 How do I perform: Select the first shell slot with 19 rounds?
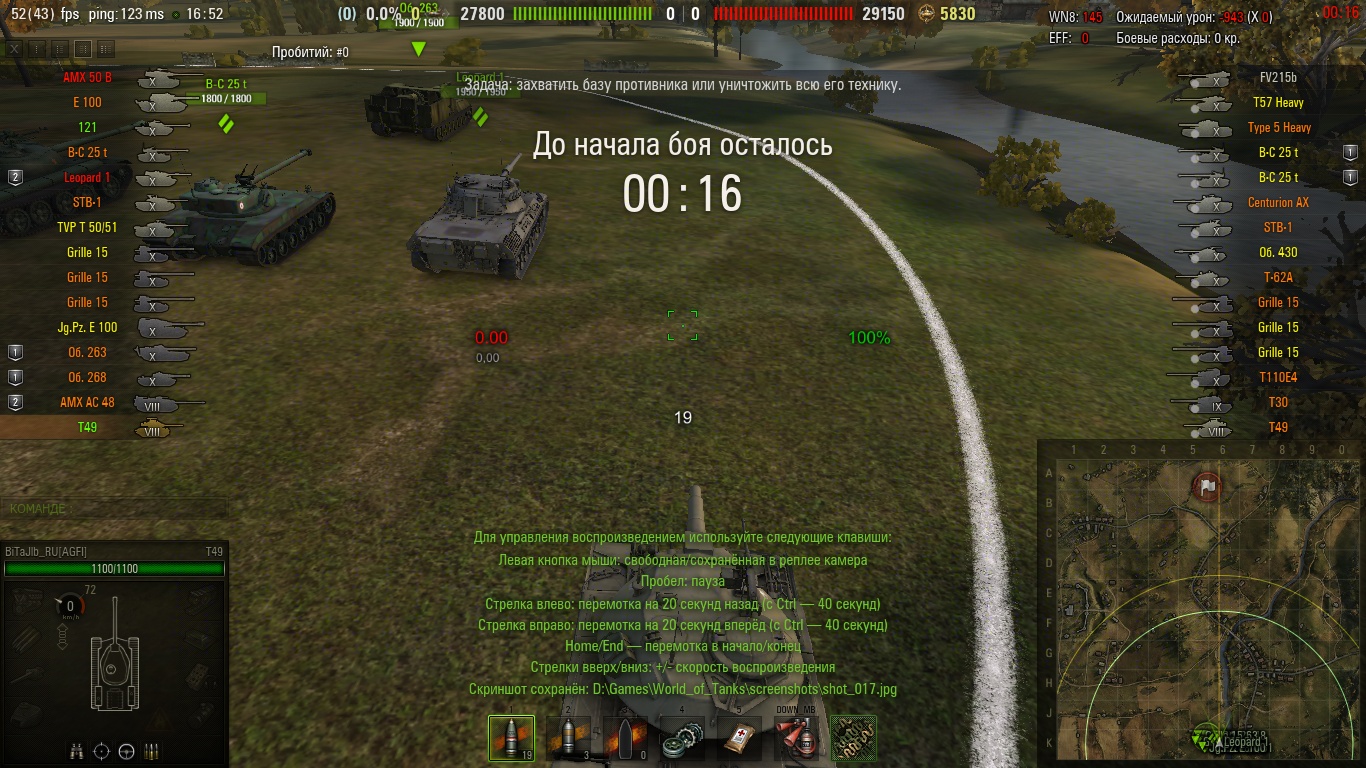pyautogui.click(x=510, y=738)
